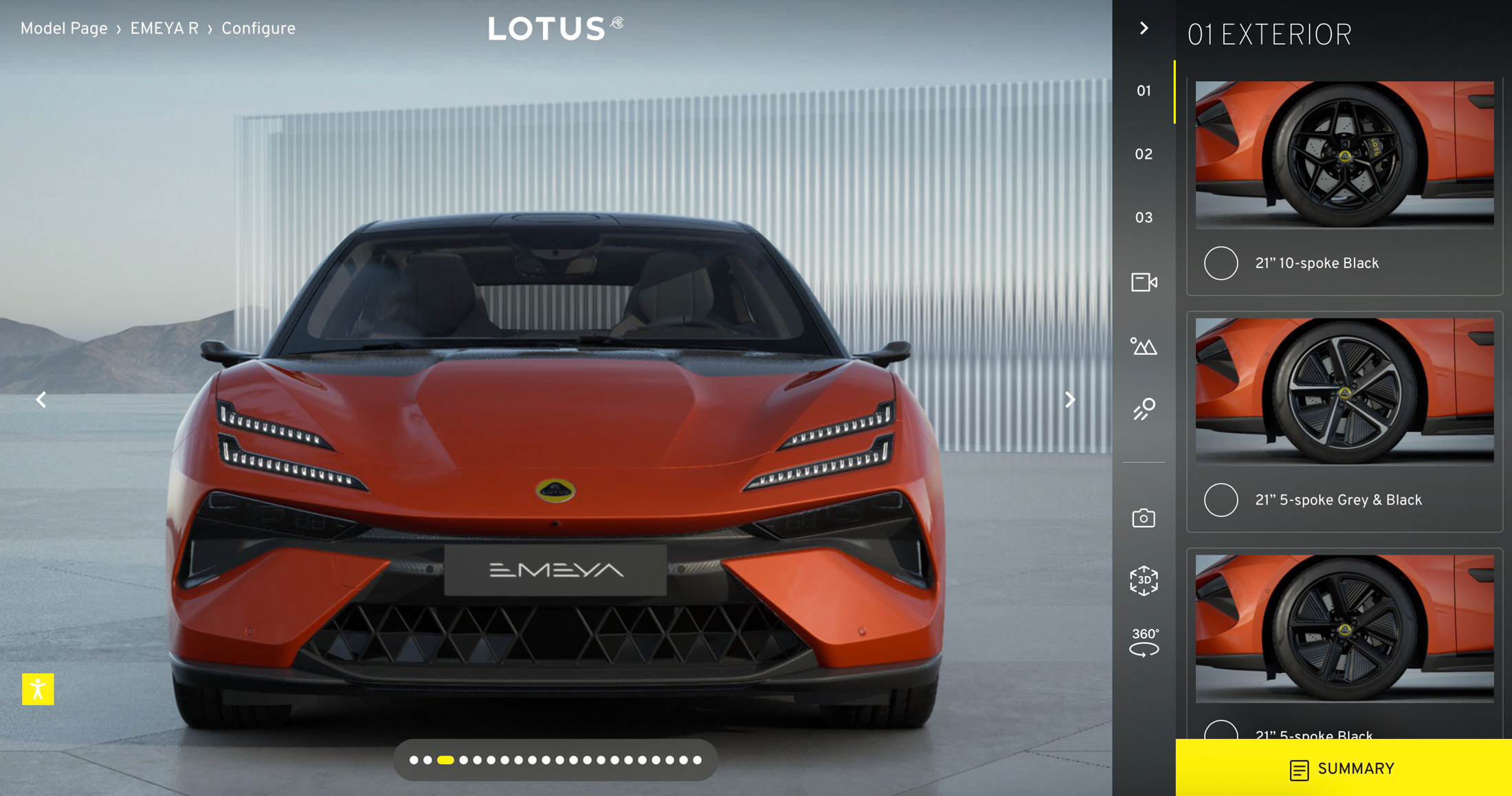Pick the 21" 5-spoke Black wheels
The width and height of the screenshot is (1512, 796).
click(x=1221, y=730)
